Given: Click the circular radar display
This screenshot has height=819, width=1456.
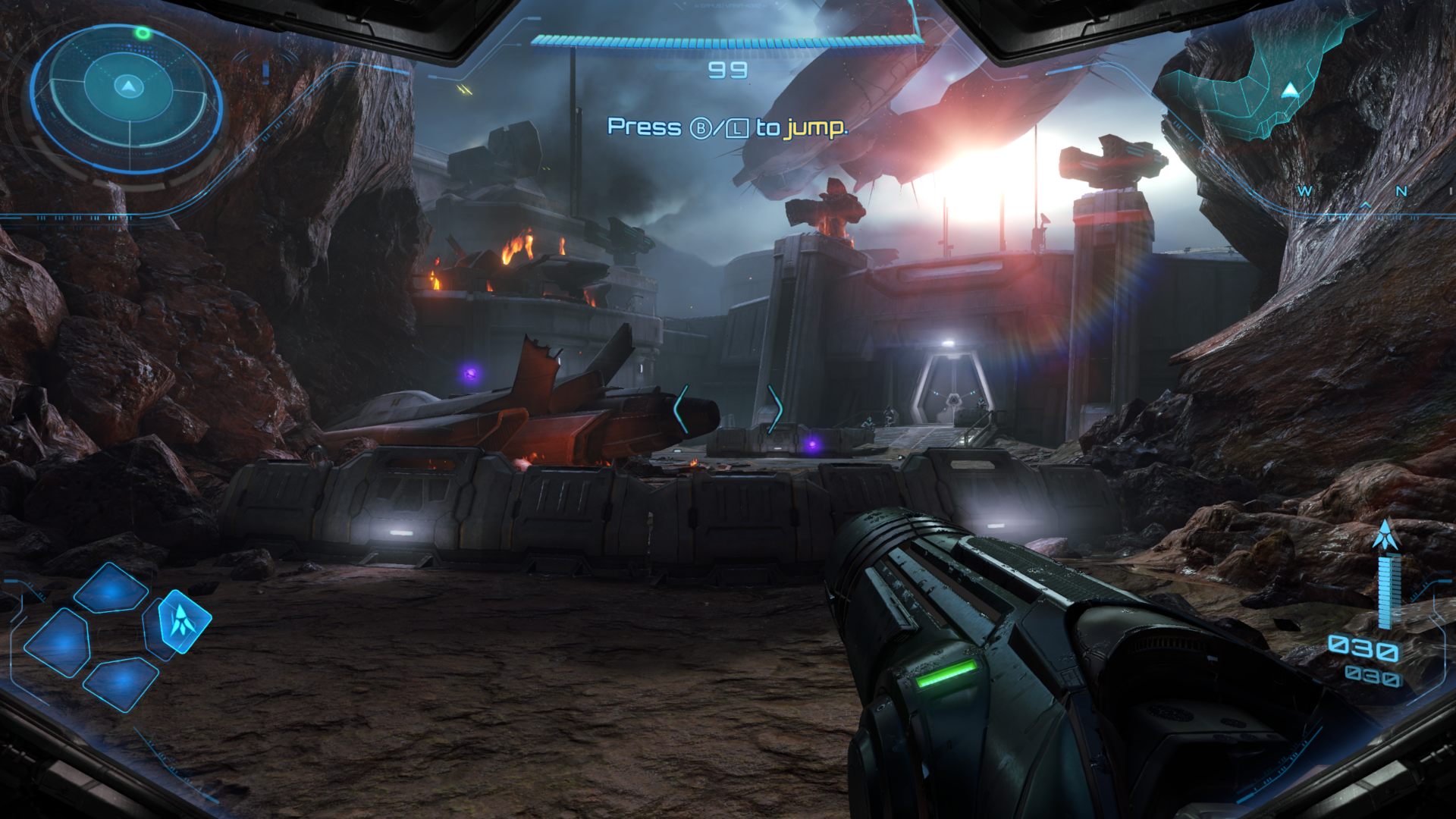Looking at the screenshot, I should tap(127, 89).
